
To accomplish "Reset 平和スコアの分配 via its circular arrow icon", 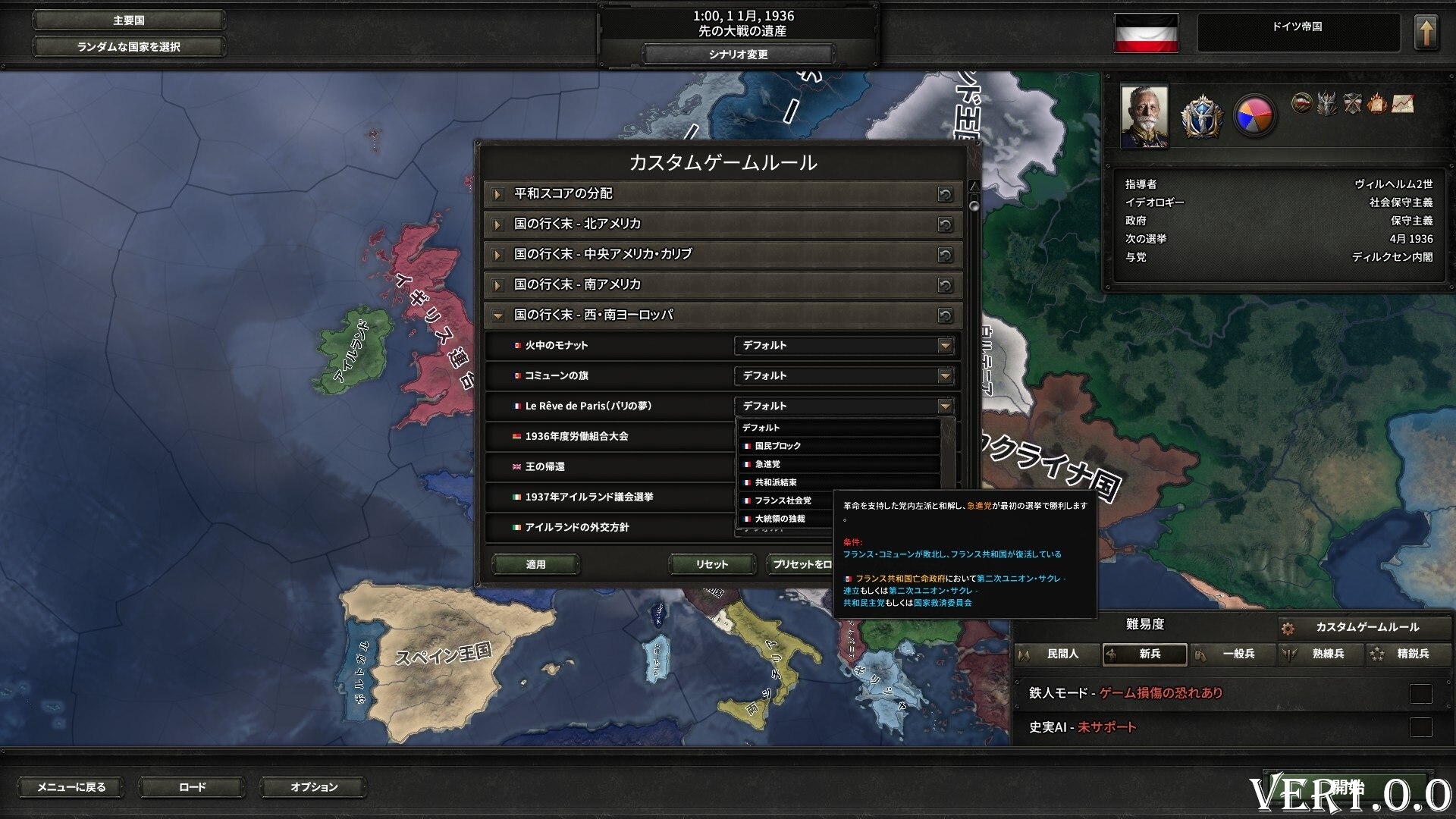I will pyautogui.click(x=944, y=194).
